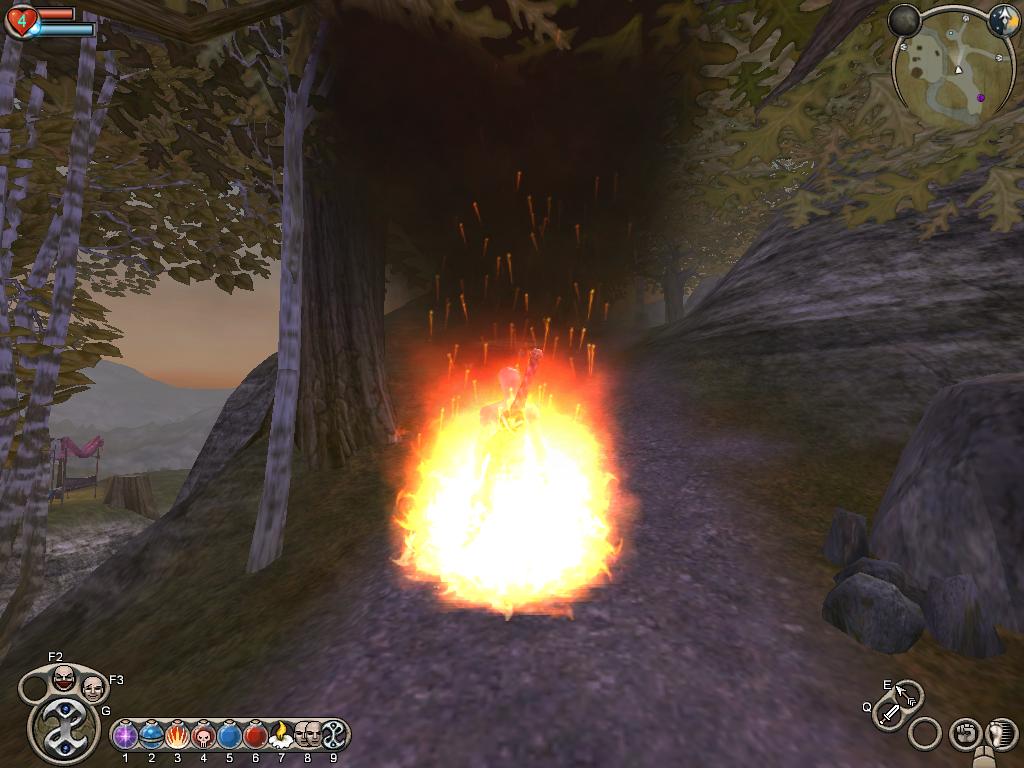Select the calm bald face expression
Screen dimensions: 1024x768
click(92, 687)
